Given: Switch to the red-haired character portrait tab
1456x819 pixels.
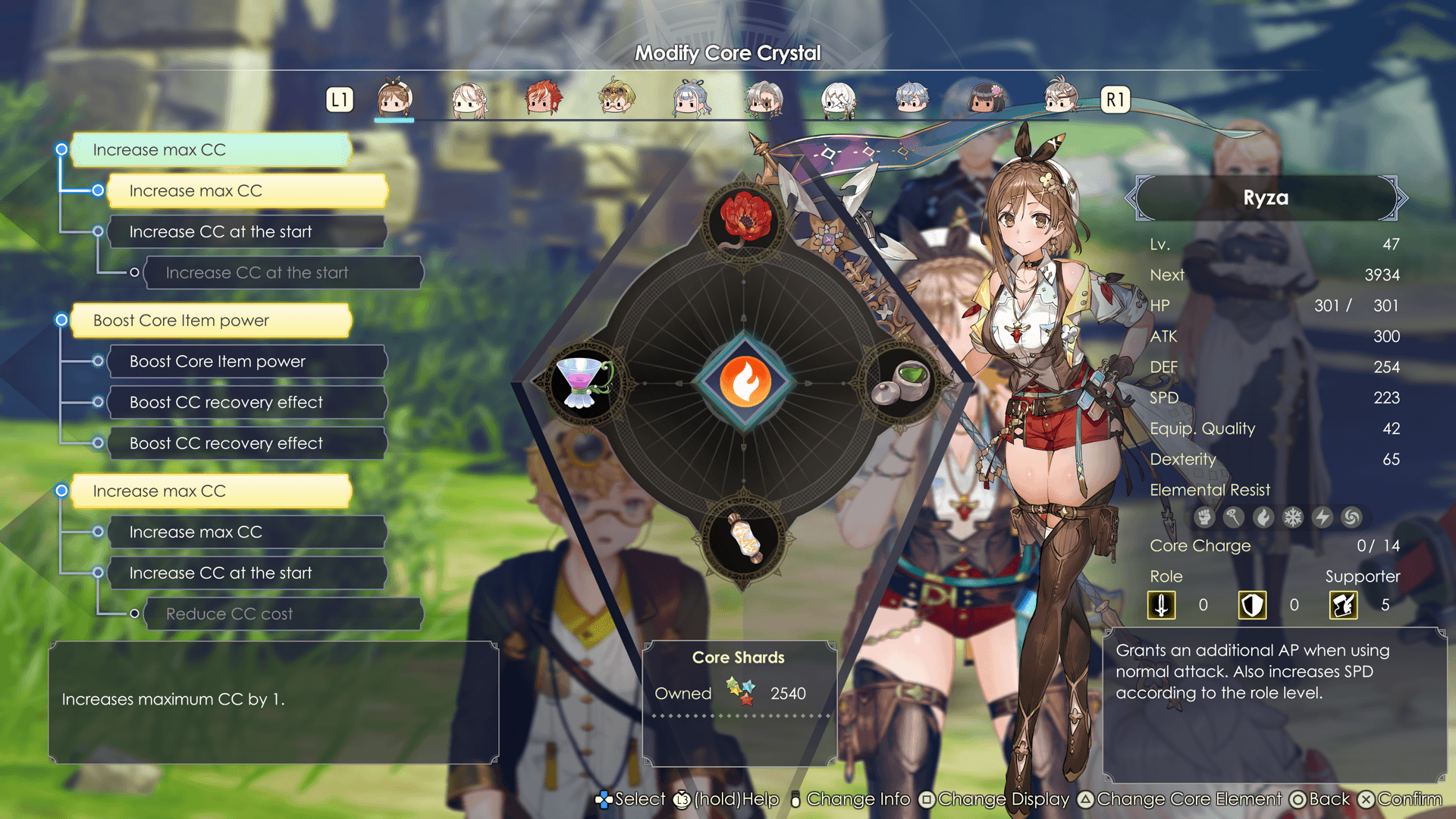Looking at the screenshot, I should pyautogui.click(x=543, y=99).
